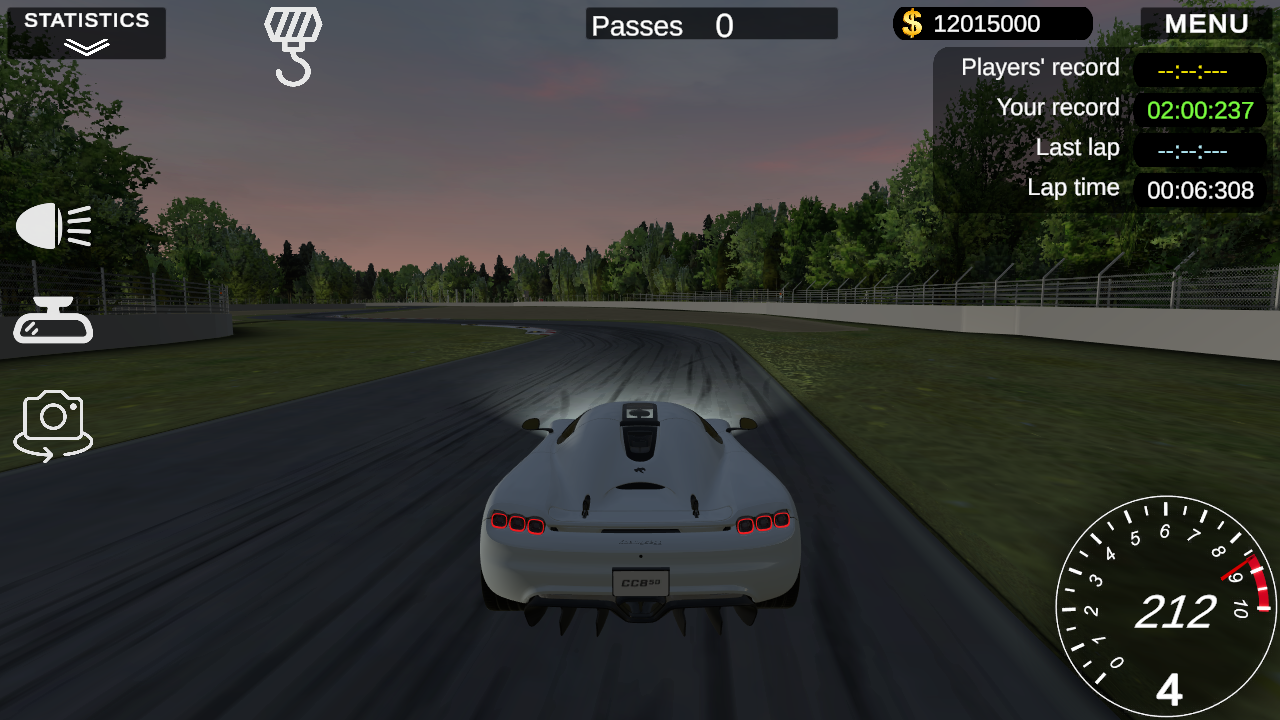1280x720 pixels.
Task: Activate the tow hook recovery icon
Action: pos(292,45)
